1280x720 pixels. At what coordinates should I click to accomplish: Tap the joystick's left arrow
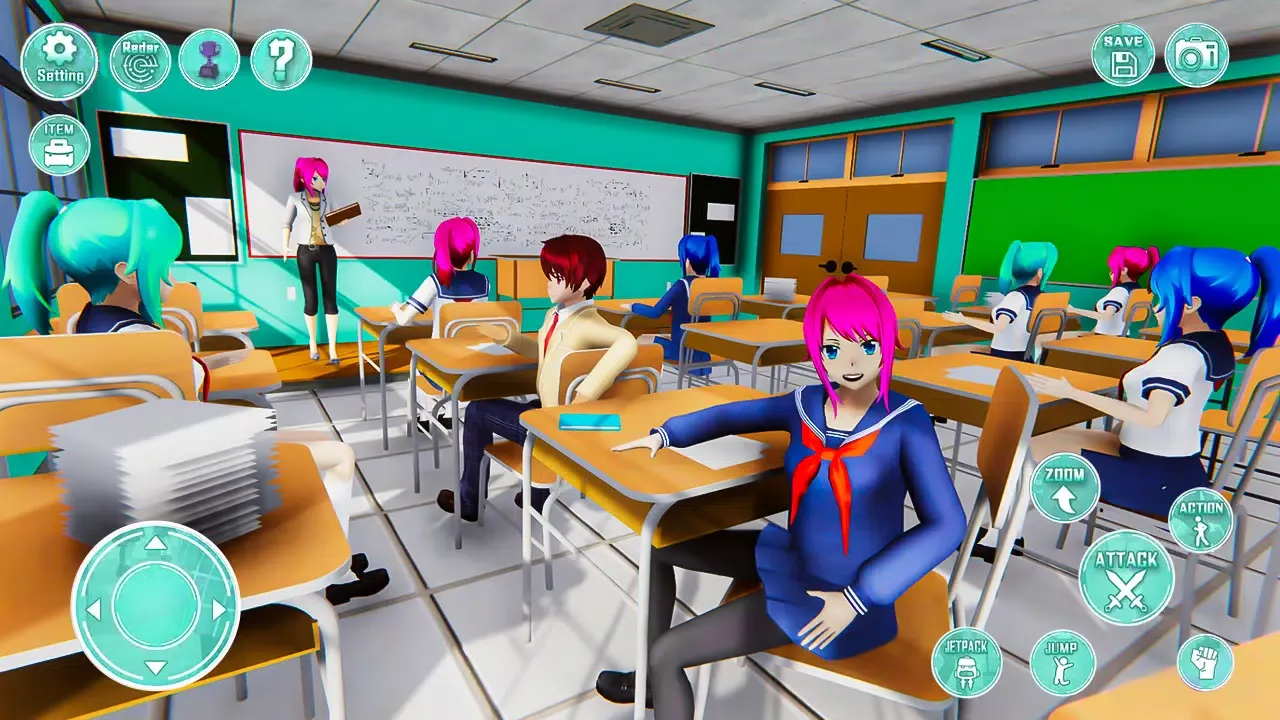pos(93,608)
